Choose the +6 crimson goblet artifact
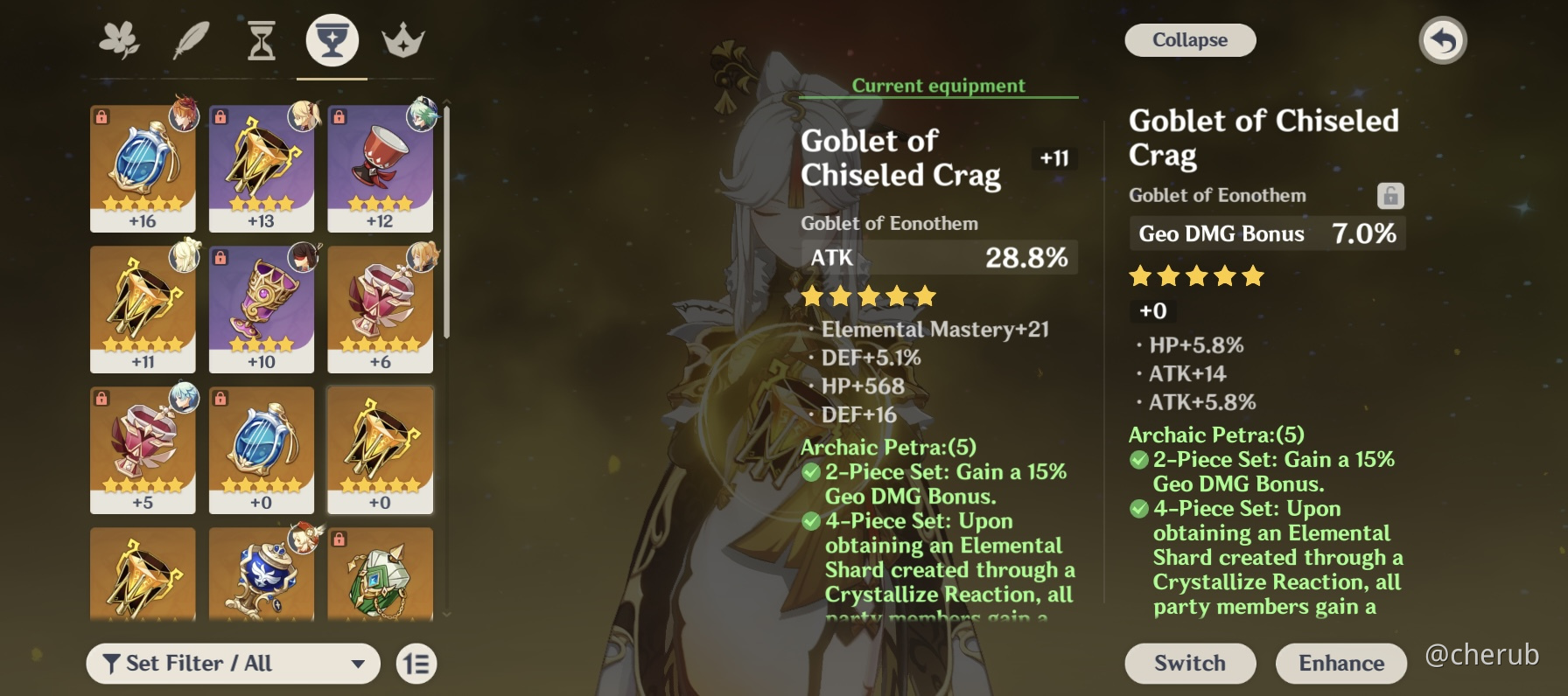Screen dimensions: 1568x696 pos(380,309)
